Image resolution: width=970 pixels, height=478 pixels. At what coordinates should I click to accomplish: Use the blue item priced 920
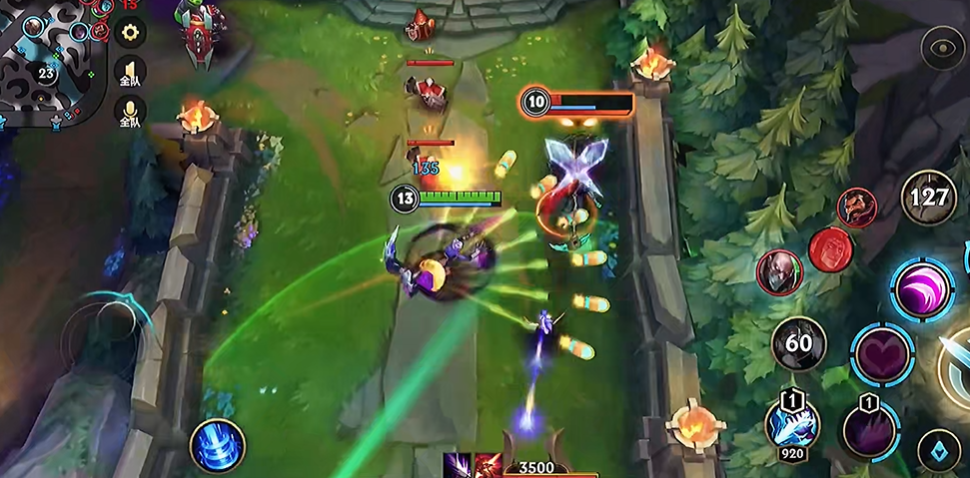pyautogui.click(x=792, y=423)
